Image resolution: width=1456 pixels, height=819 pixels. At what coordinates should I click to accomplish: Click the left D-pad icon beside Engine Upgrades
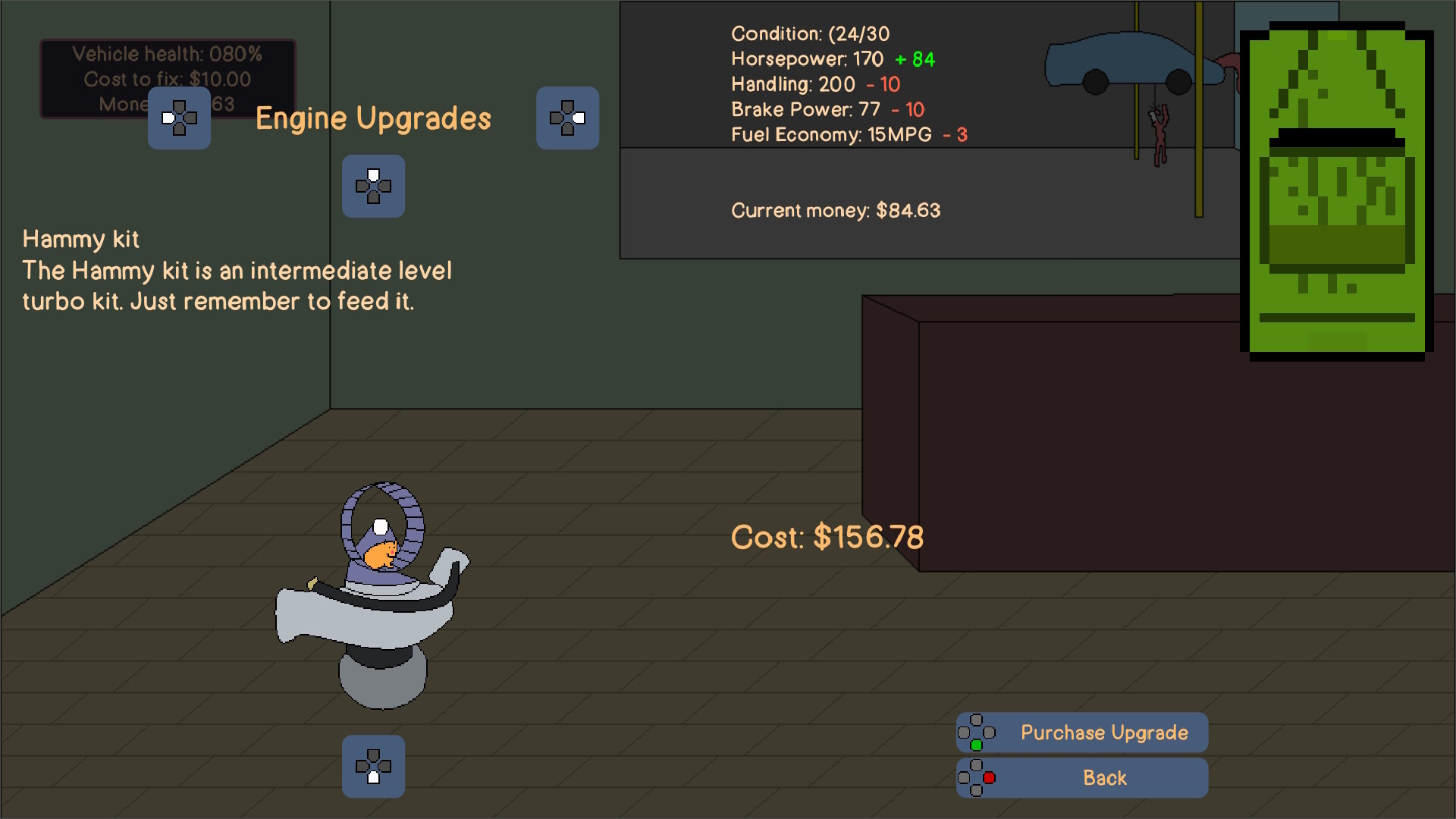[179, 118]
